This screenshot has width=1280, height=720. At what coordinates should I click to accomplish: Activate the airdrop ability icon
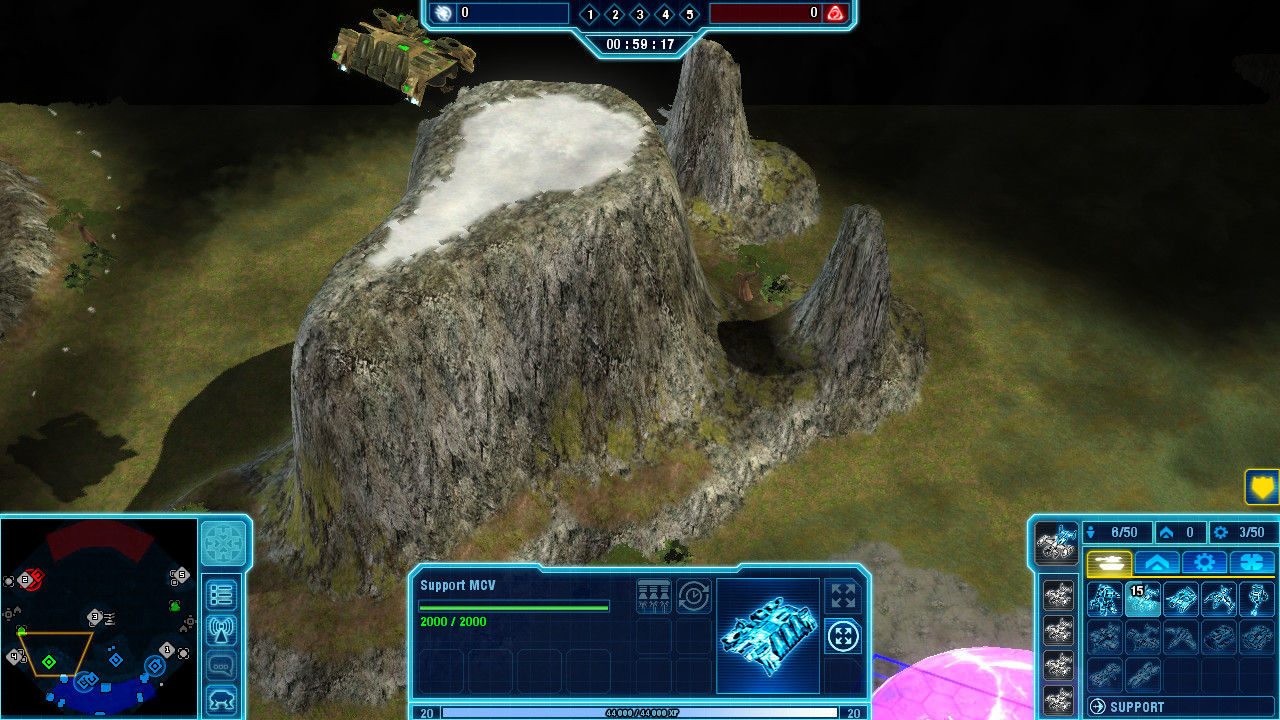653,596
